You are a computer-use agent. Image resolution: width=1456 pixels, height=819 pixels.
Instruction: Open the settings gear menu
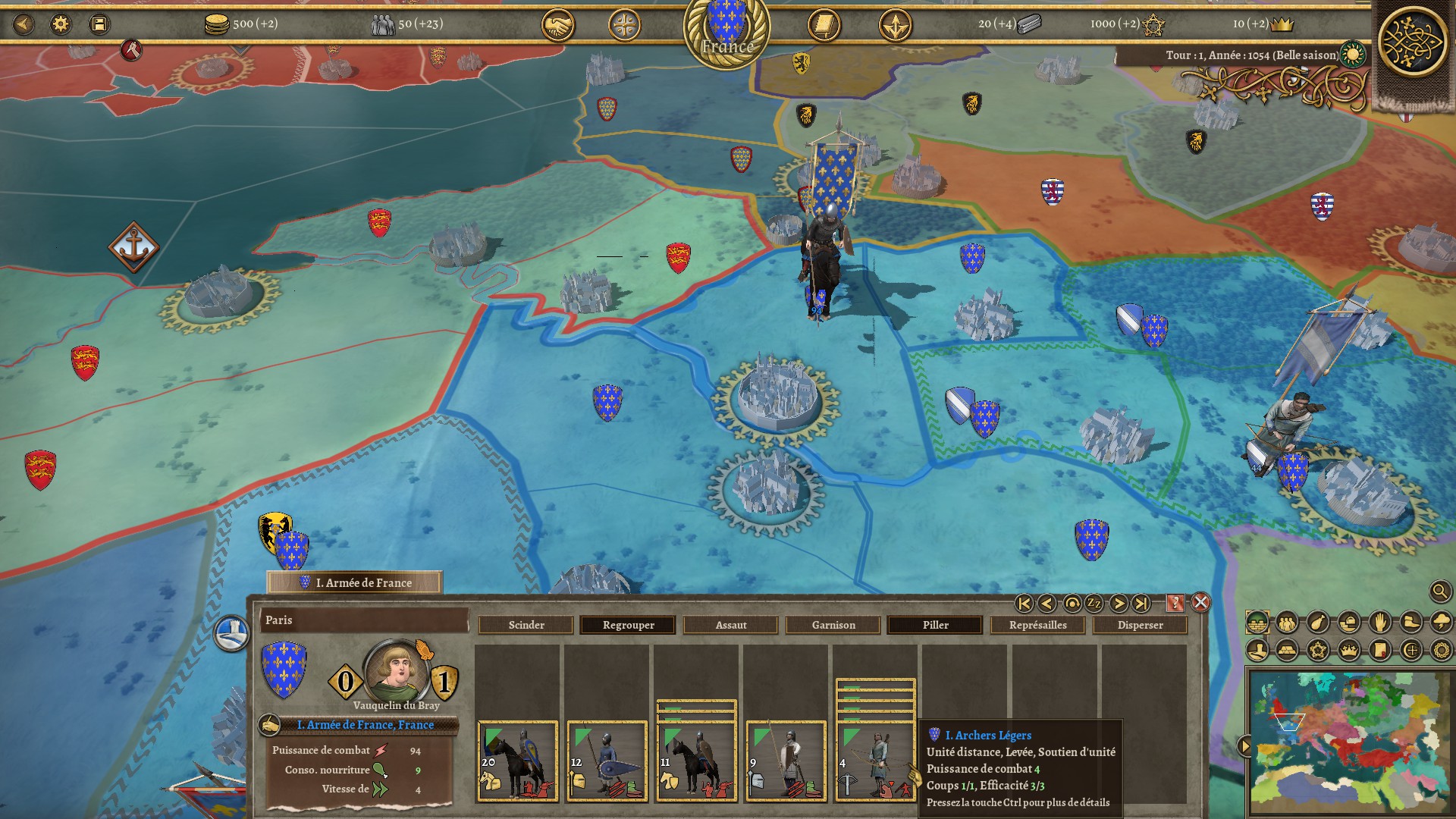click(x=61, y=24)
